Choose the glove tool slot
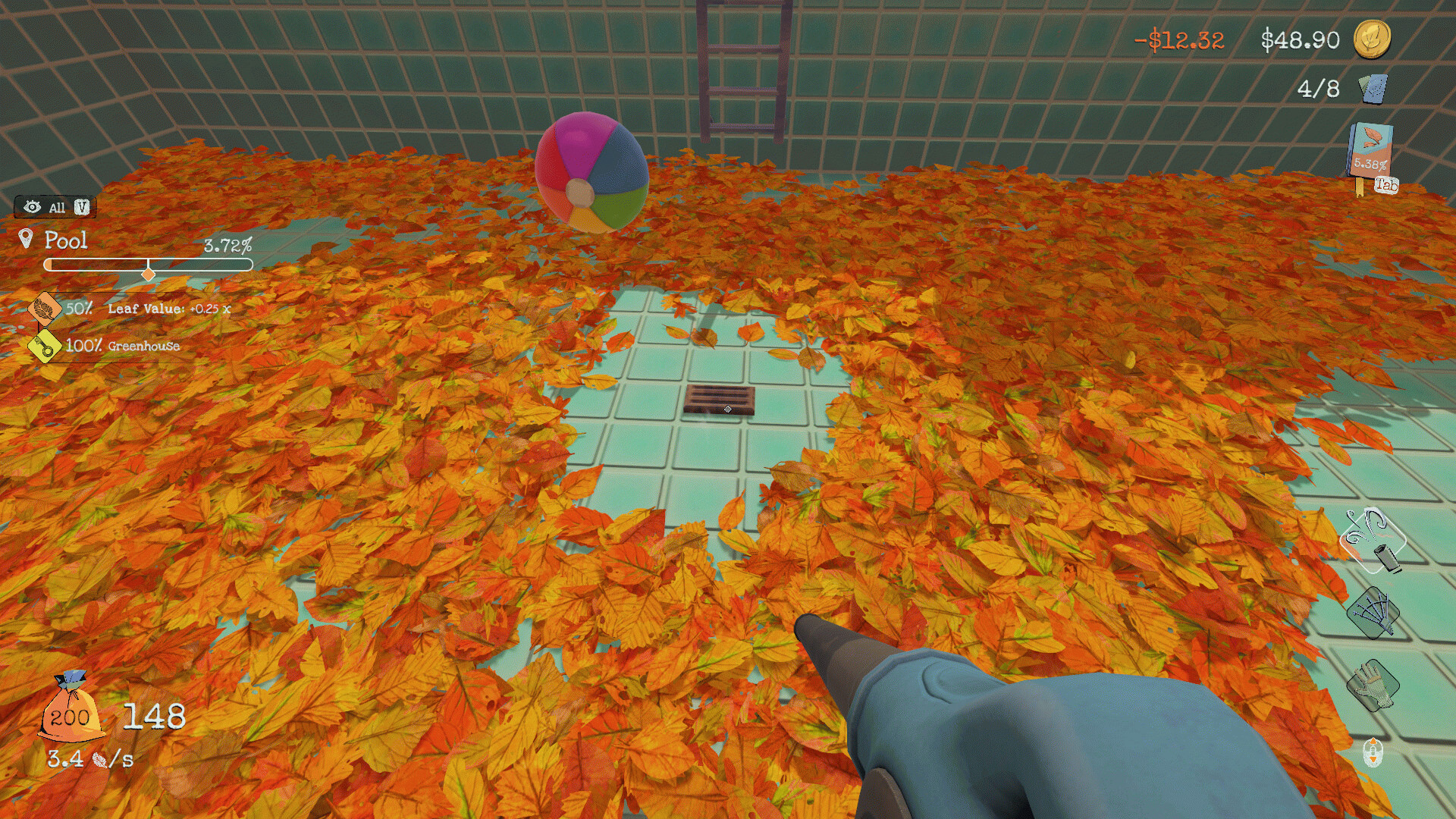 pyautogui.click(x=1372, y=685)
